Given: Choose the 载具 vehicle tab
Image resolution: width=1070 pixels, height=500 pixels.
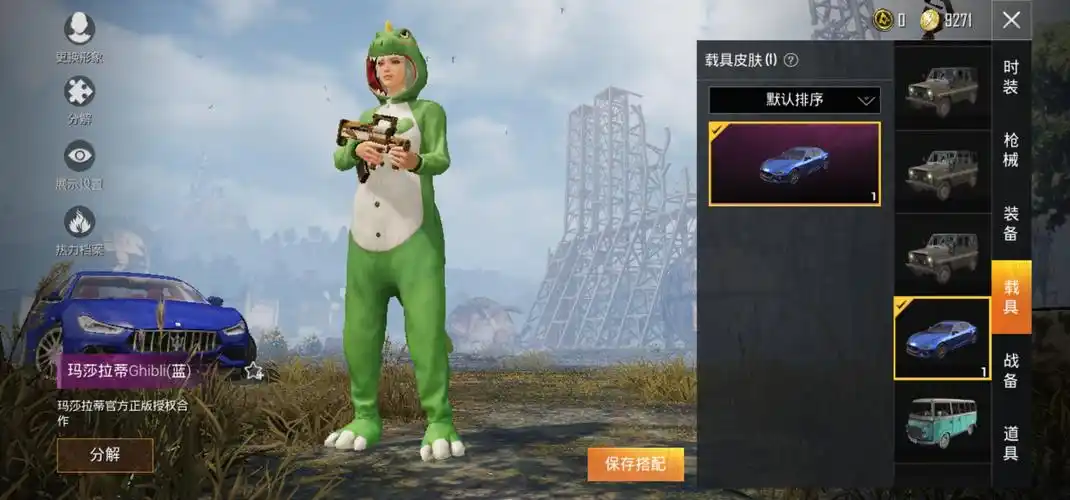Looking at the screenshot, I should point(1011,297).
